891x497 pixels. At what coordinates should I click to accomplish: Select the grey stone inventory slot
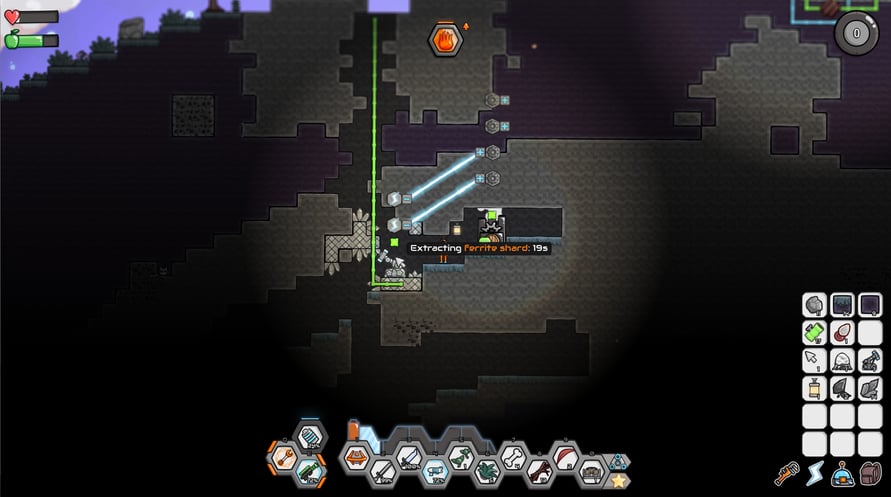pyautogui.click(x=814, y=304)
